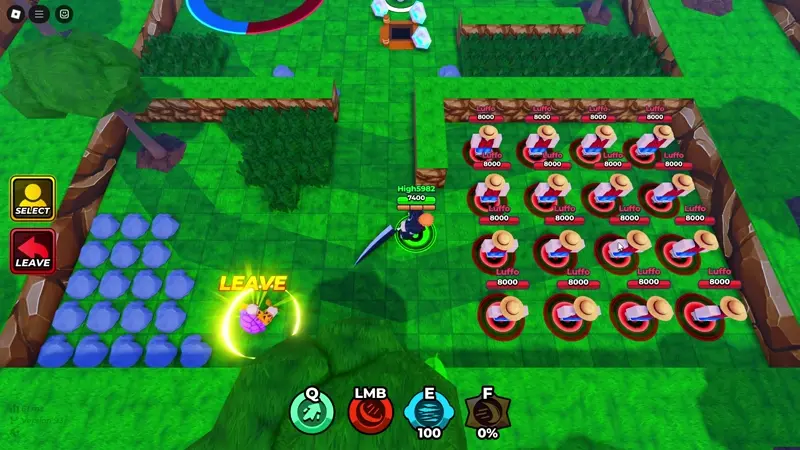
Task: Trigger the blue whirlwind ability icon
Action: pos(428,412)
